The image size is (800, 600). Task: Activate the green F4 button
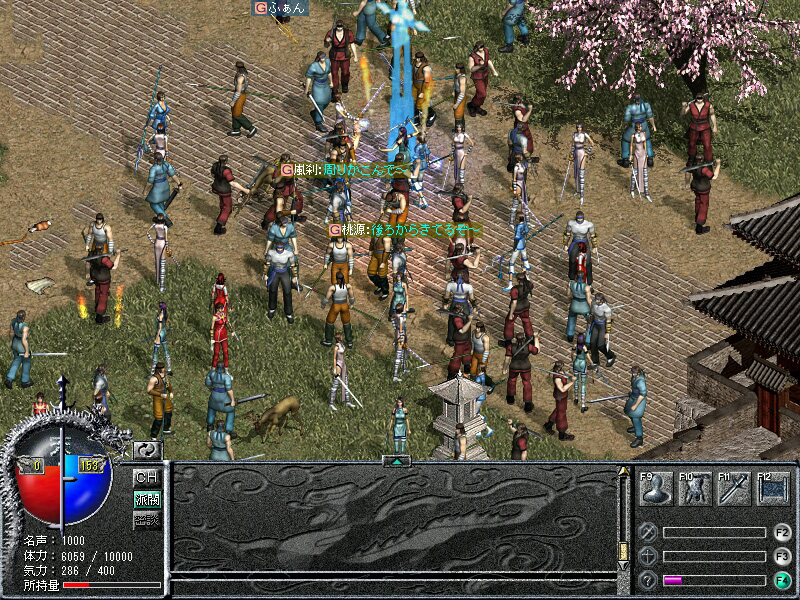pyautogui.click(x=782, y=580)
